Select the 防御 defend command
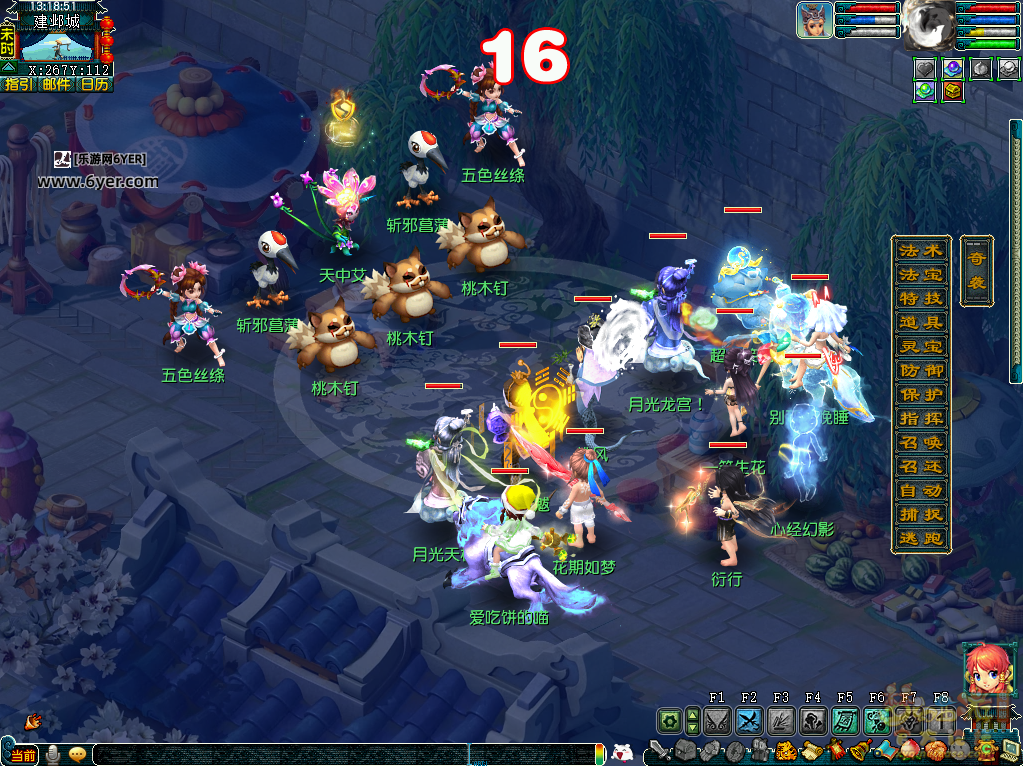Screen dimensions: 1023x766 click(x=921, y=370)
